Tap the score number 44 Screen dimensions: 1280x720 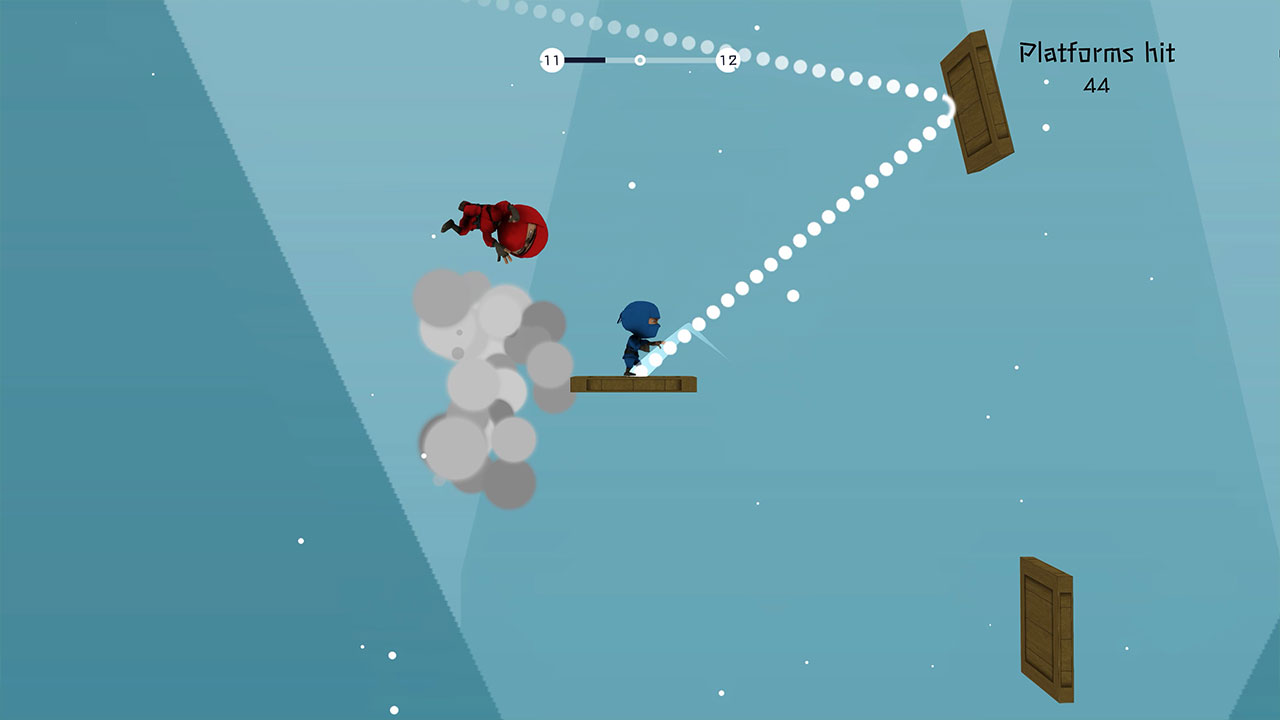pyautogui.click(x=1097, y=87)
